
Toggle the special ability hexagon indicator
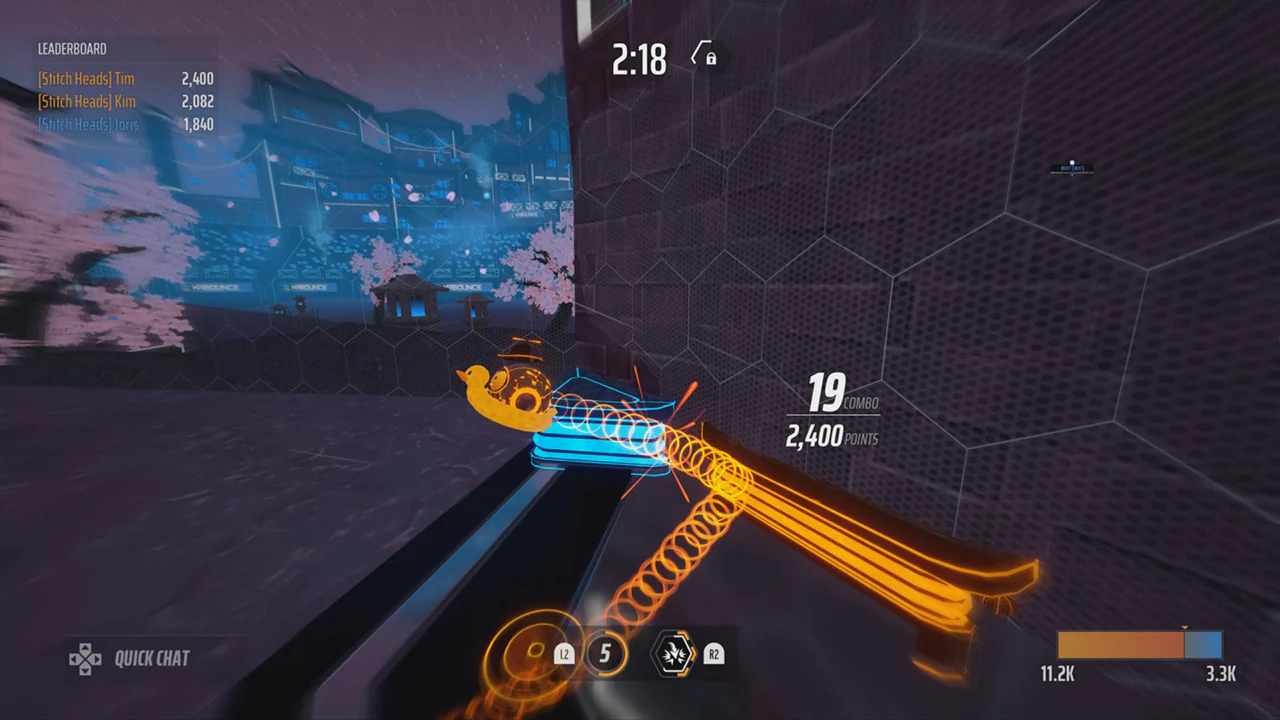[674, 655]
